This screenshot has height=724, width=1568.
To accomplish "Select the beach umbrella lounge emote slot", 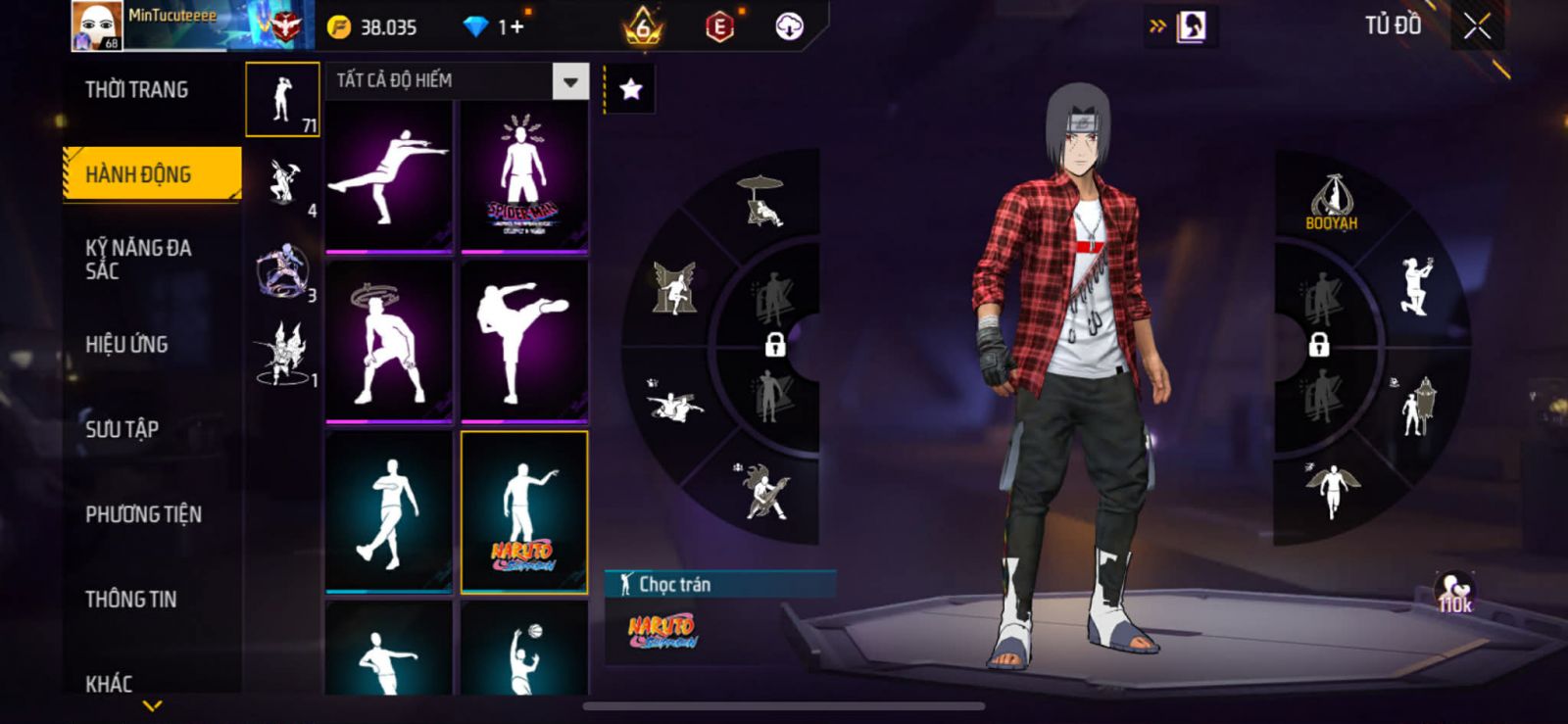I will 762,201.
